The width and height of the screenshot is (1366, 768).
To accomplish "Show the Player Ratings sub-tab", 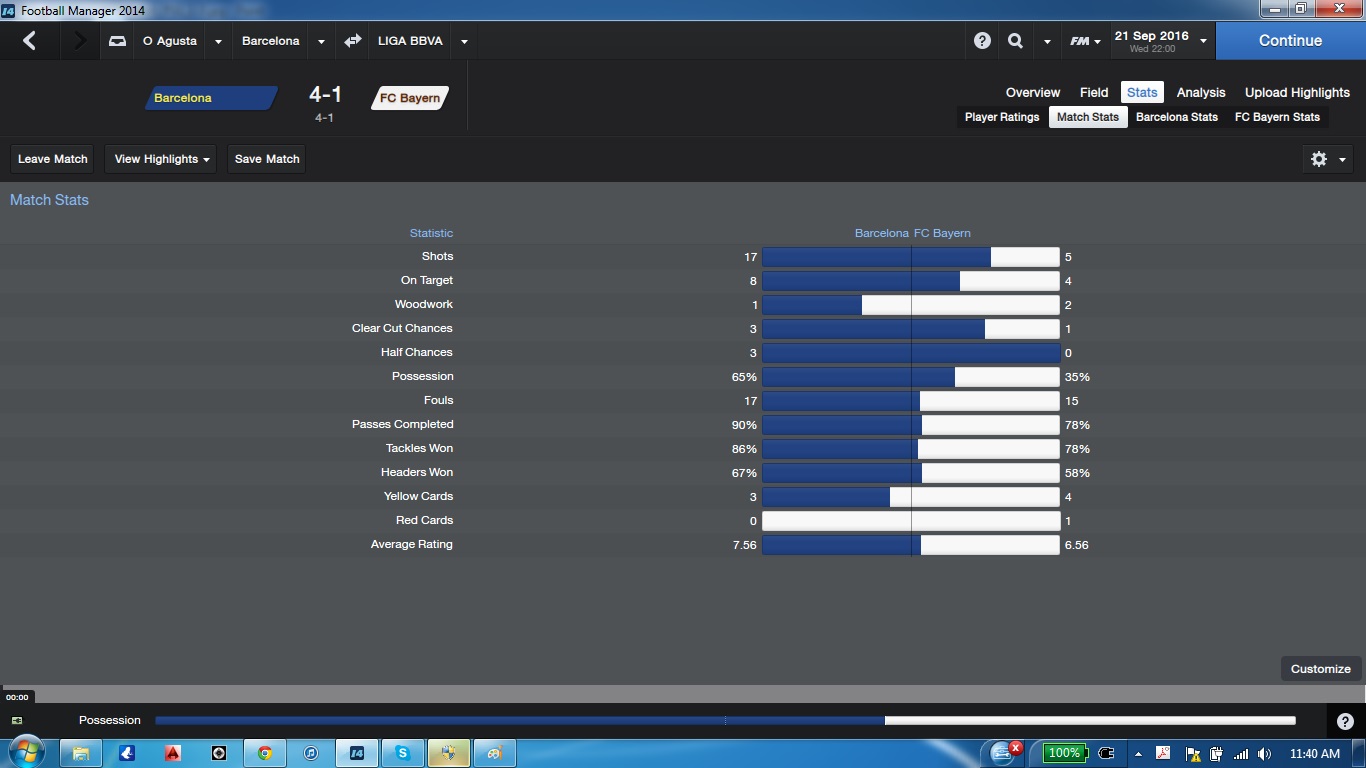I will tap(1002, 117).
